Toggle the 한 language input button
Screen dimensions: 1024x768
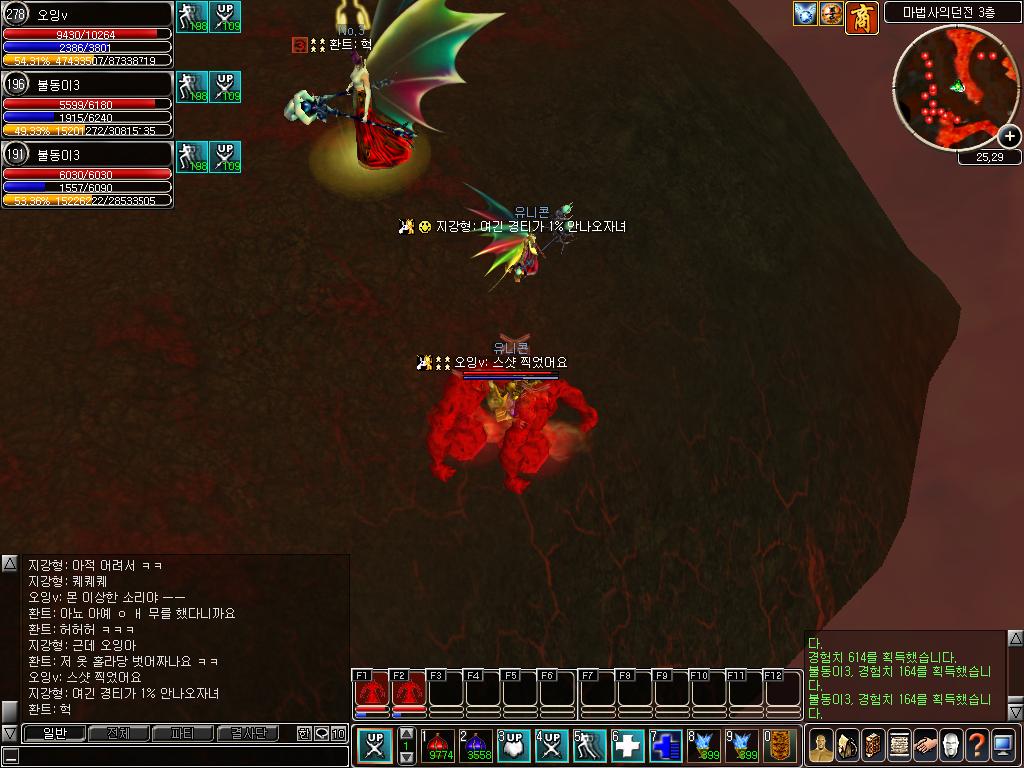pyautogui.click(x=304, y=733)
